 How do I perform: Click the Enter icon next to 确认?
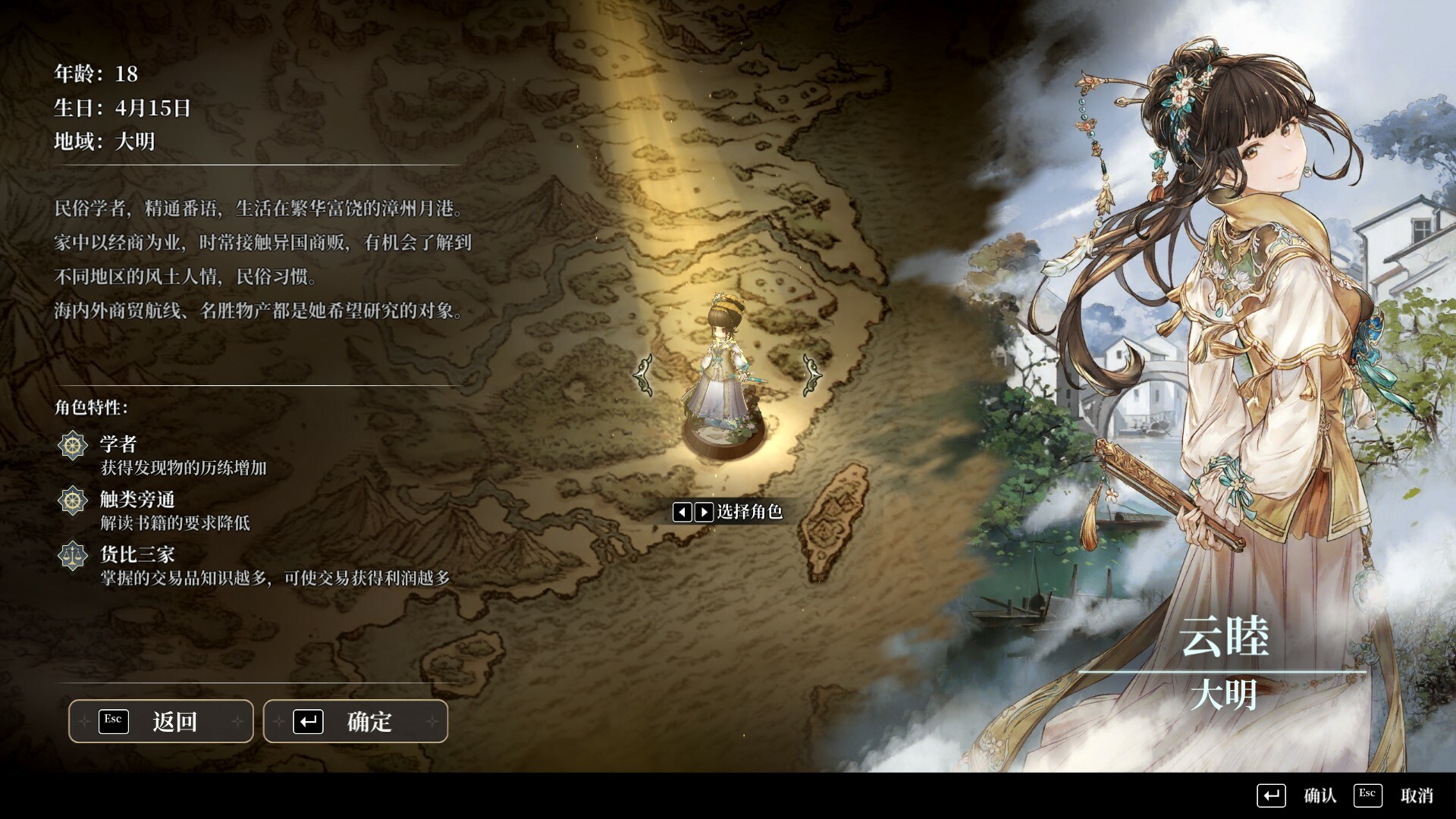(1271, 795)
